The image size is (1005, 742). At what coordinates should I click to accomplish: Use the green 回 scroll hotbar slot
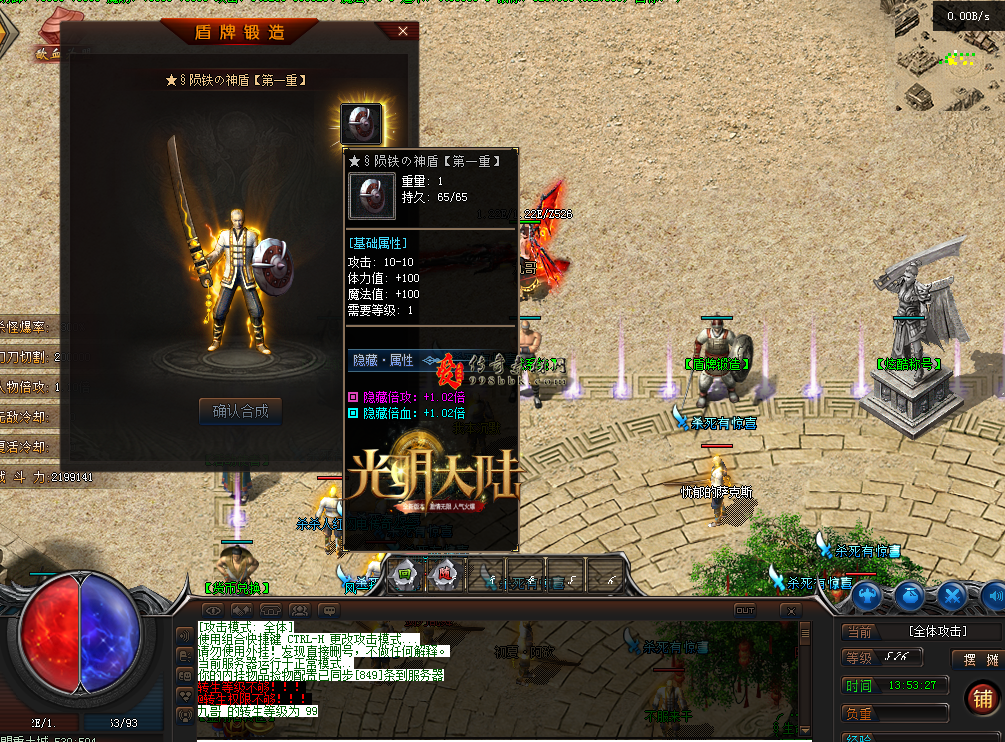click(404, 574)
